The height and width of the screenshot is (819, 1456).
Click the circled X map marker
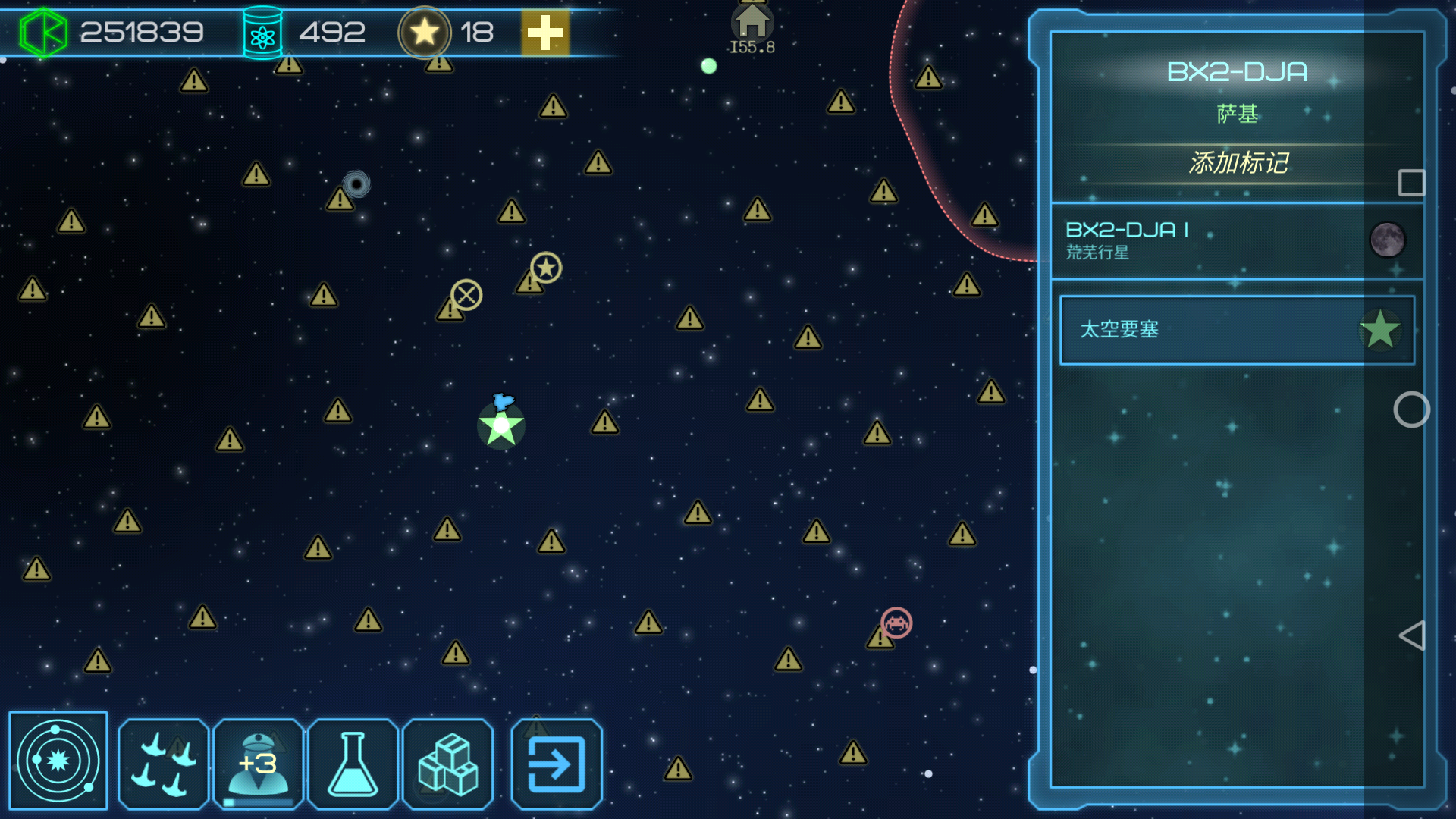coord(466,295)
